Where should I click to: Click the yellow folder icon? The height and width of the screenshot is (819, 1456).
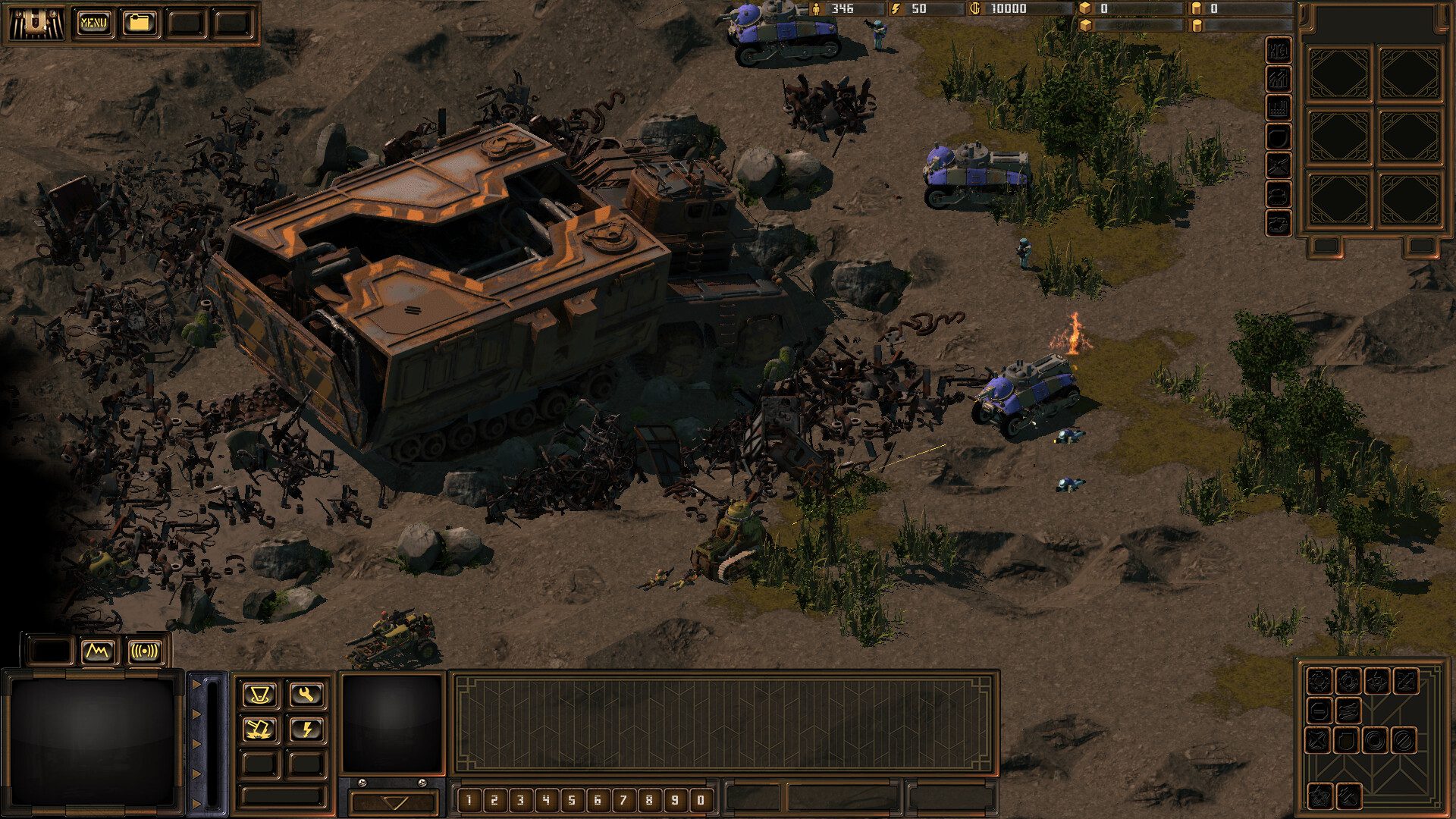[139, 23]
